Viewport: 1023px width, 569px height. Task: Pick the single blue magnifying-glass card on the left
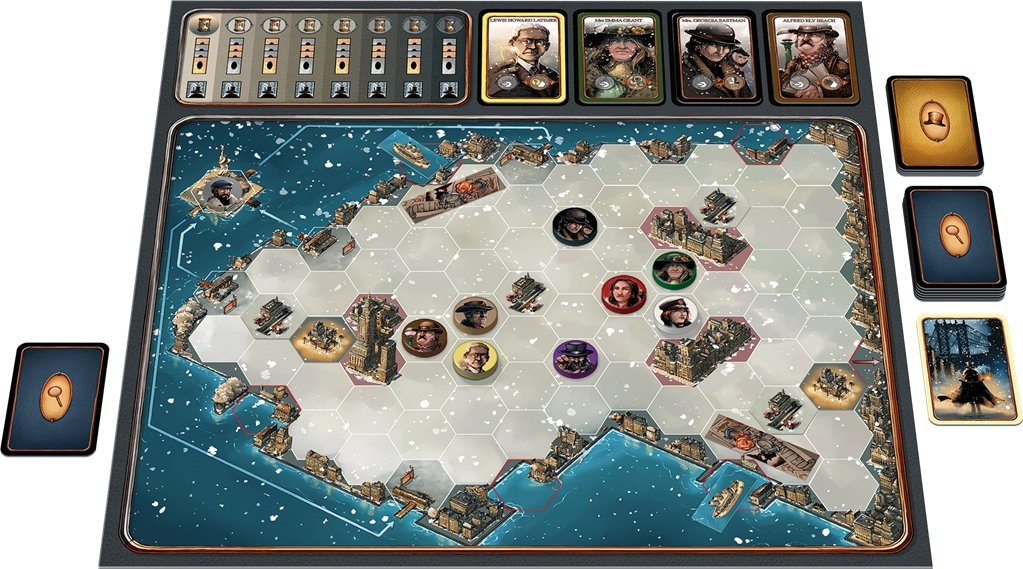point(55,399)
